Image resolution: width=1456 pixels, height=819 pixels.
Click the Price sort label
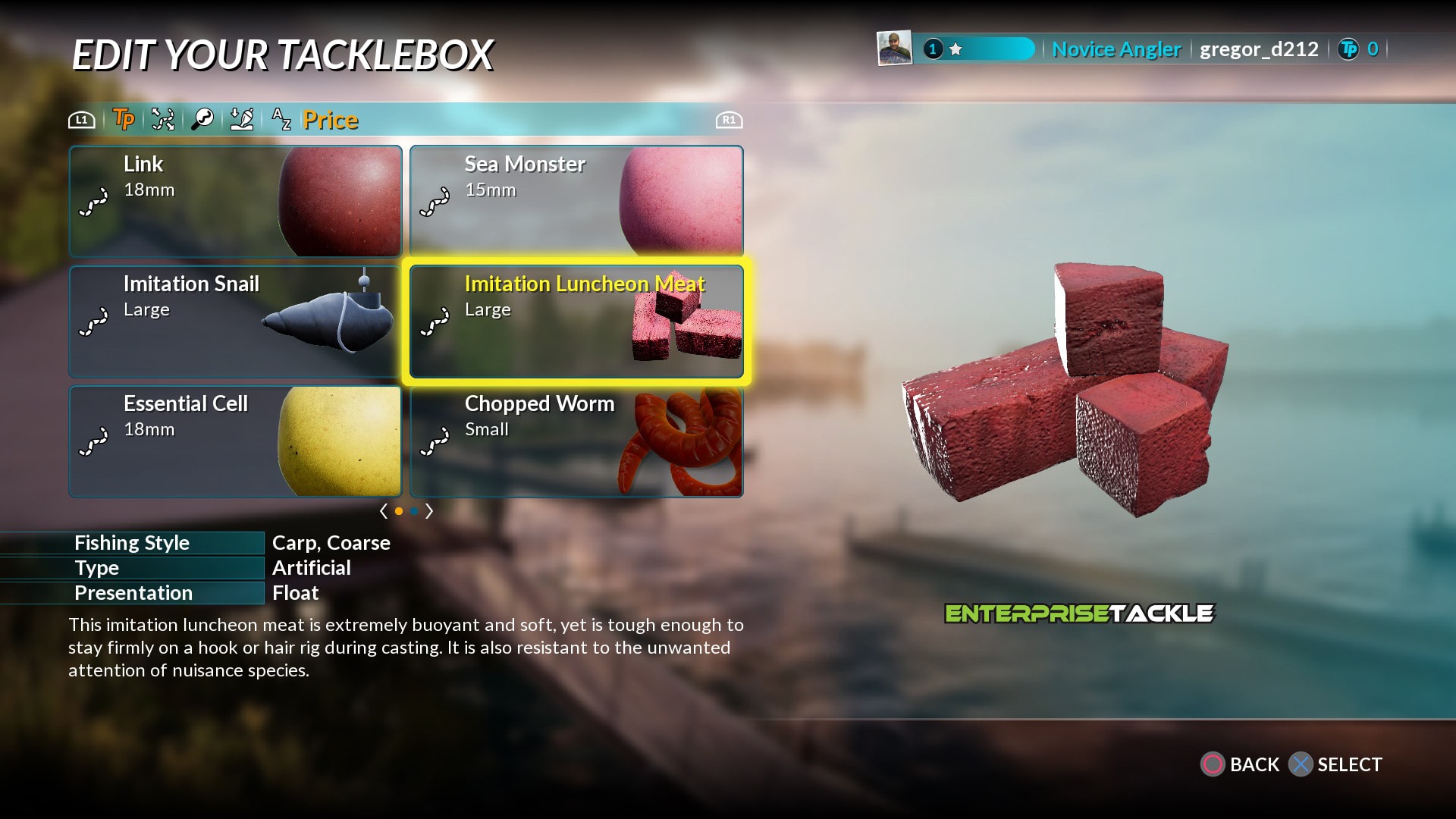pyautogui.click(x=330, y=119)
